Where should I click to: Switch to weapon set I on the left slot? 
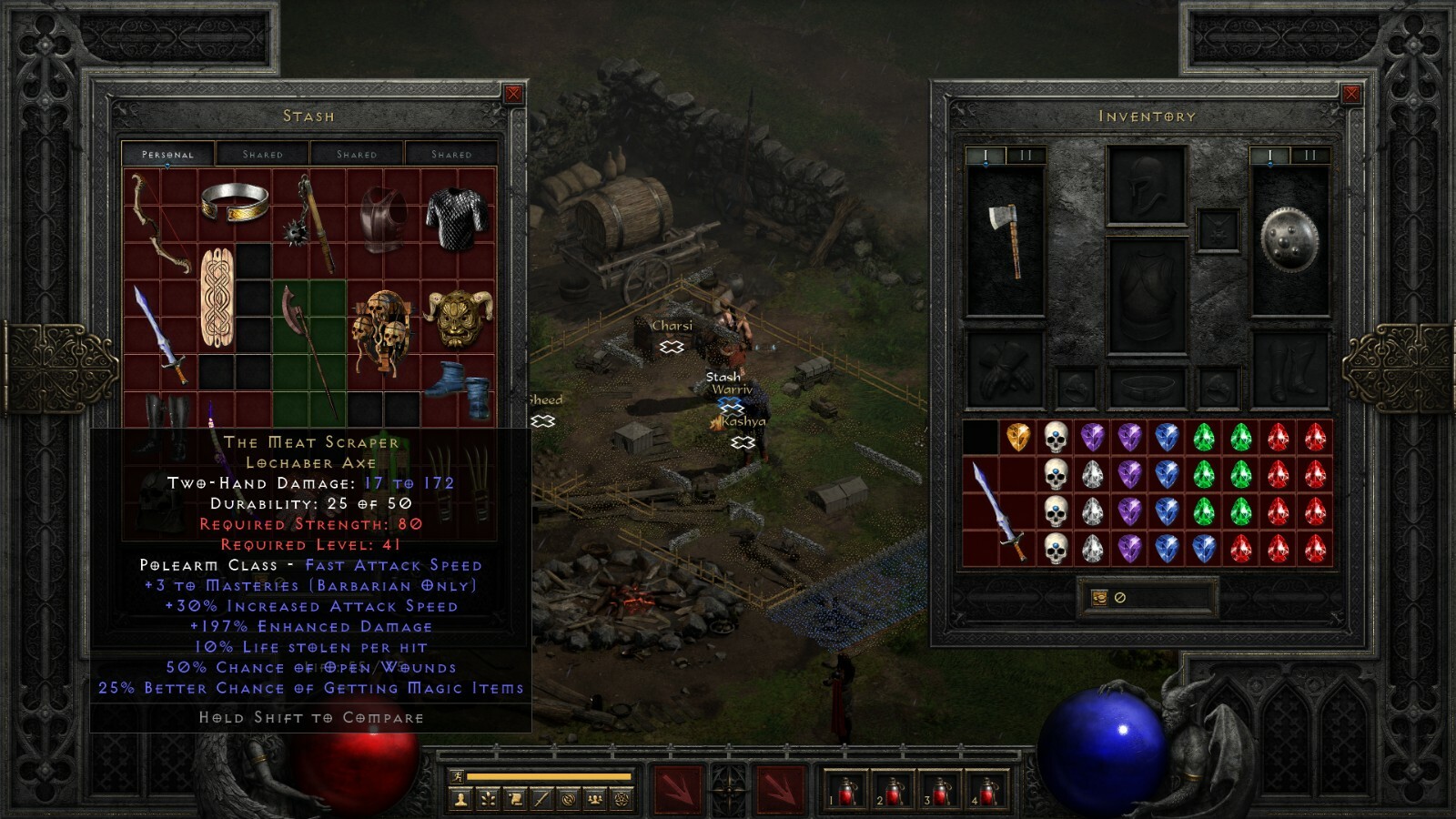click(986, 154)
